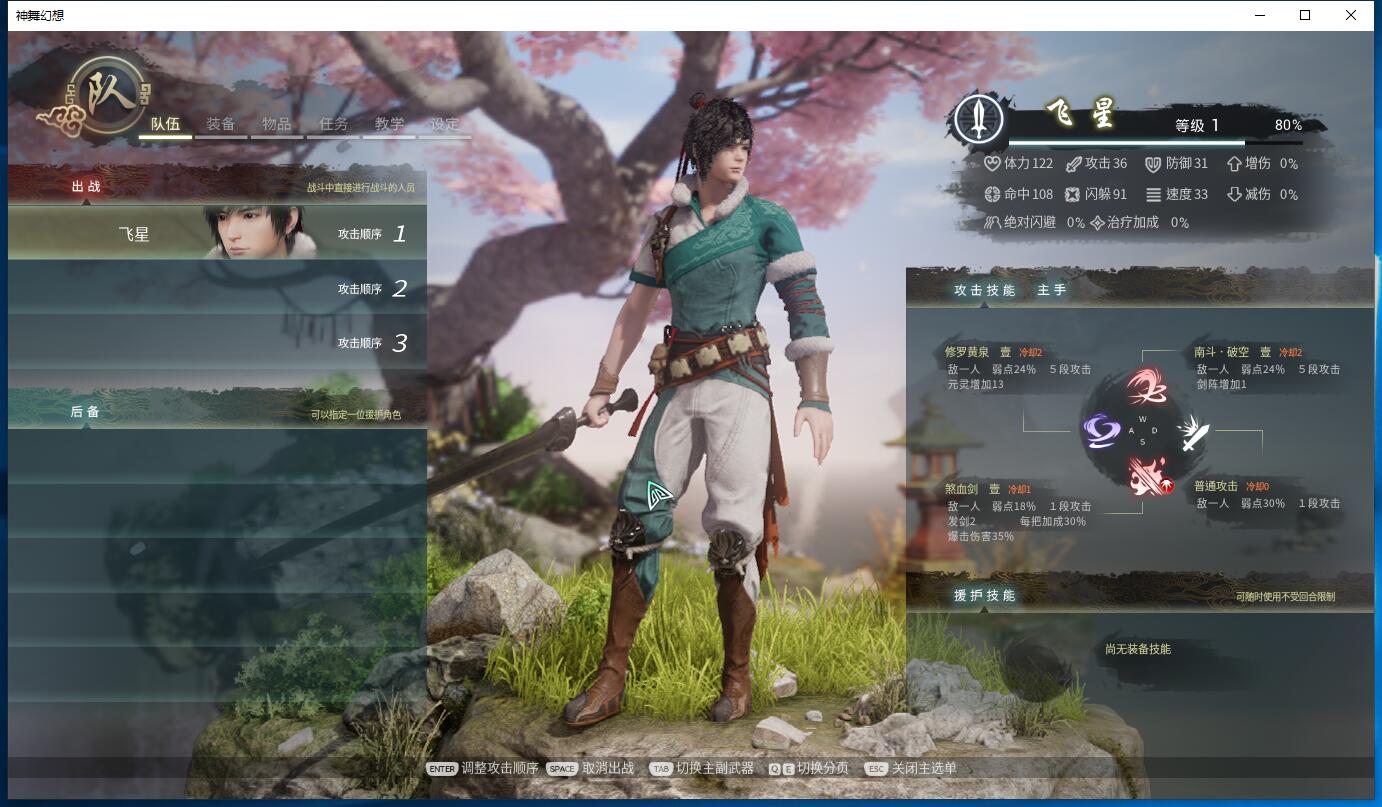Click the 调整攻击顺序 option
The height and width of the screenshot is (807, 1382).
coord(499,768)
